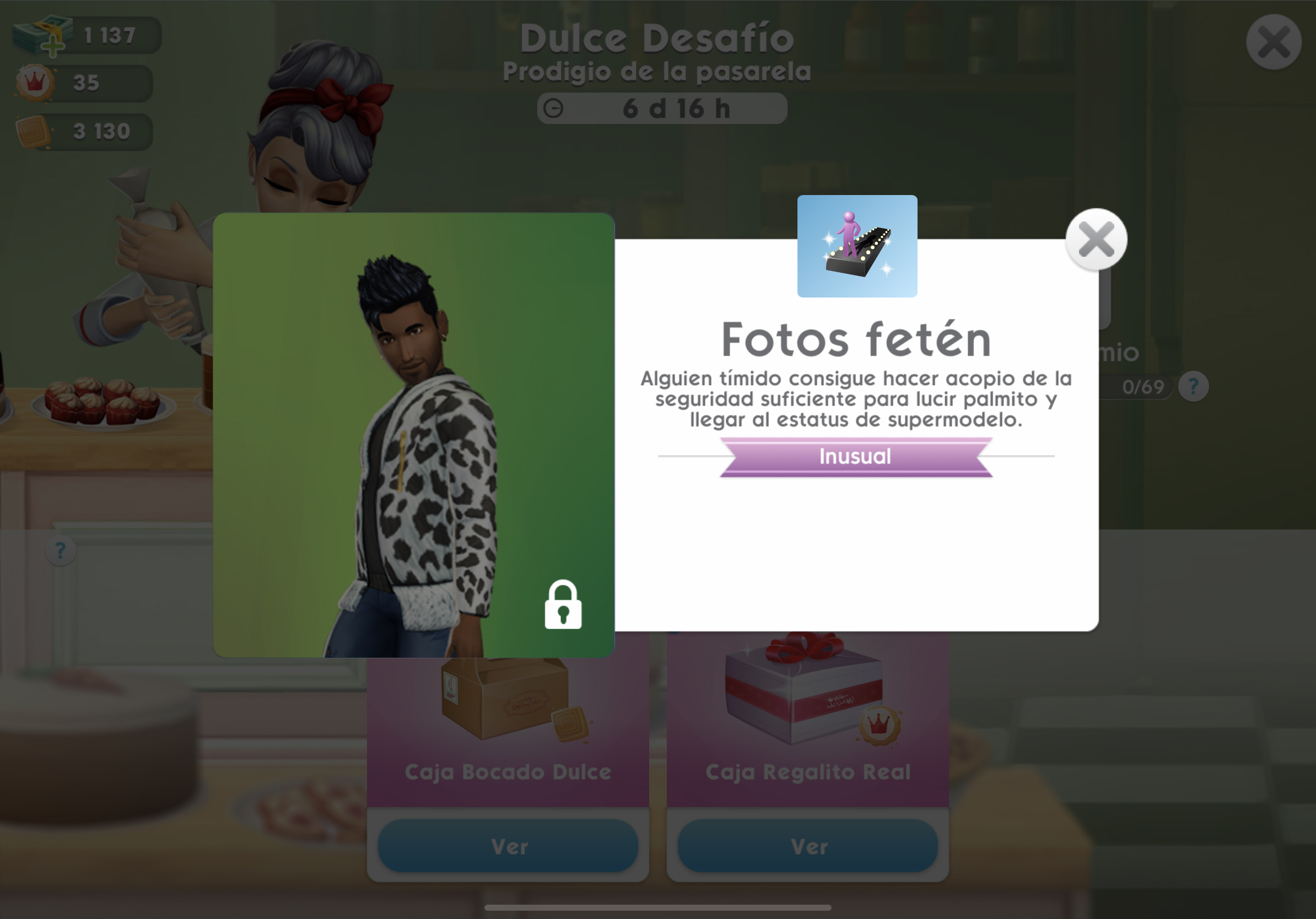View the Caja Bocado Dulce contents
Viewport: 1316px width, 919px height.
[508, 846]
